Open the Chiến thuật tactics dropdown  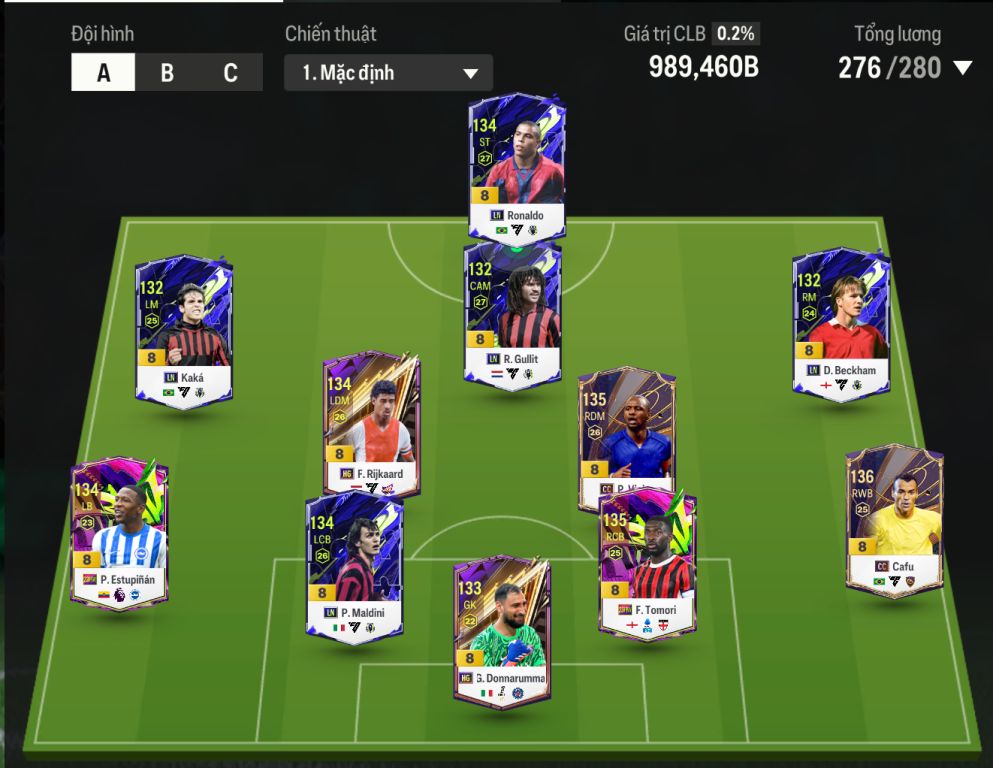point(388,73)
